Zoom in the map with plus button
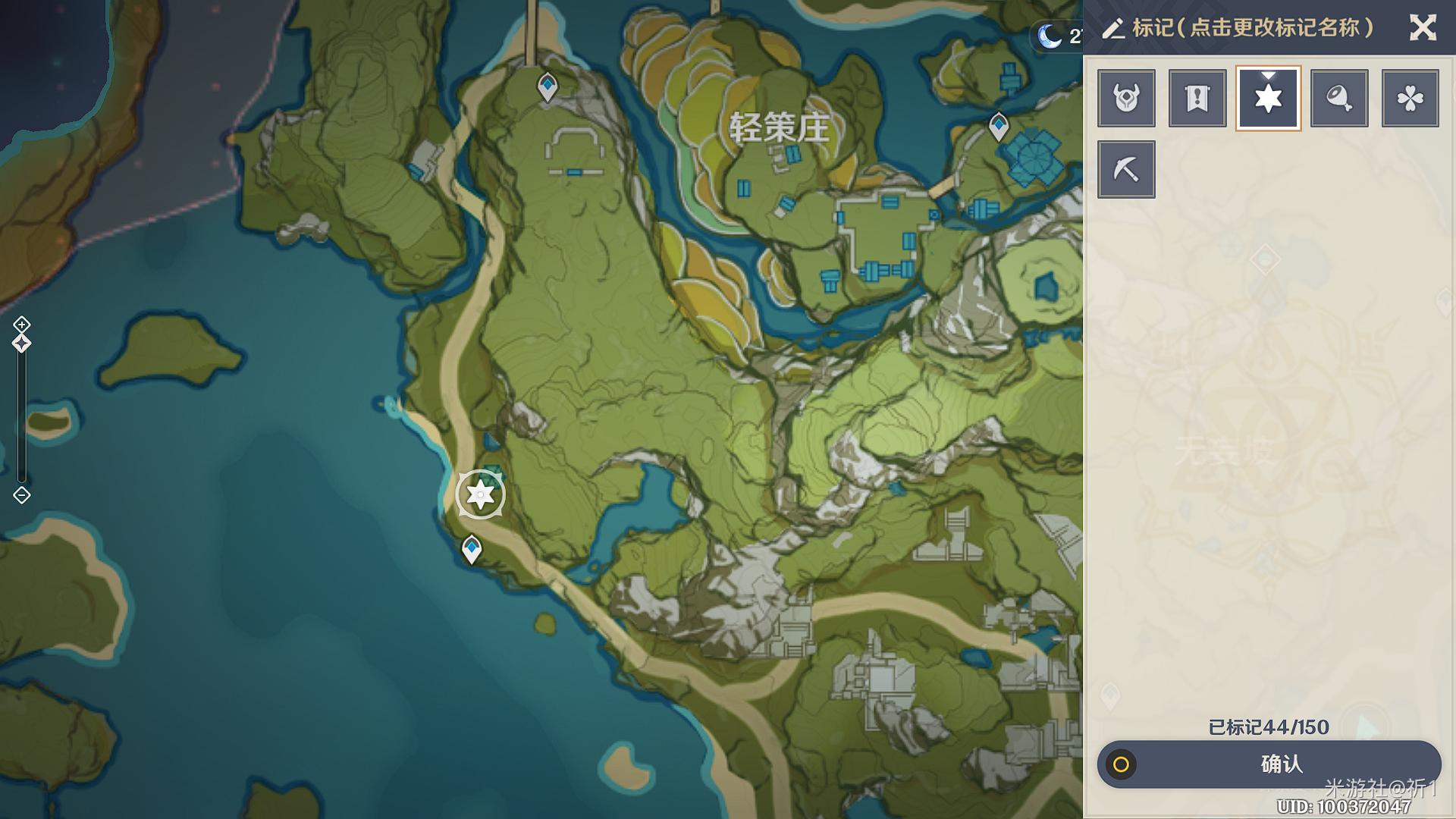 (x=21, y=325)
